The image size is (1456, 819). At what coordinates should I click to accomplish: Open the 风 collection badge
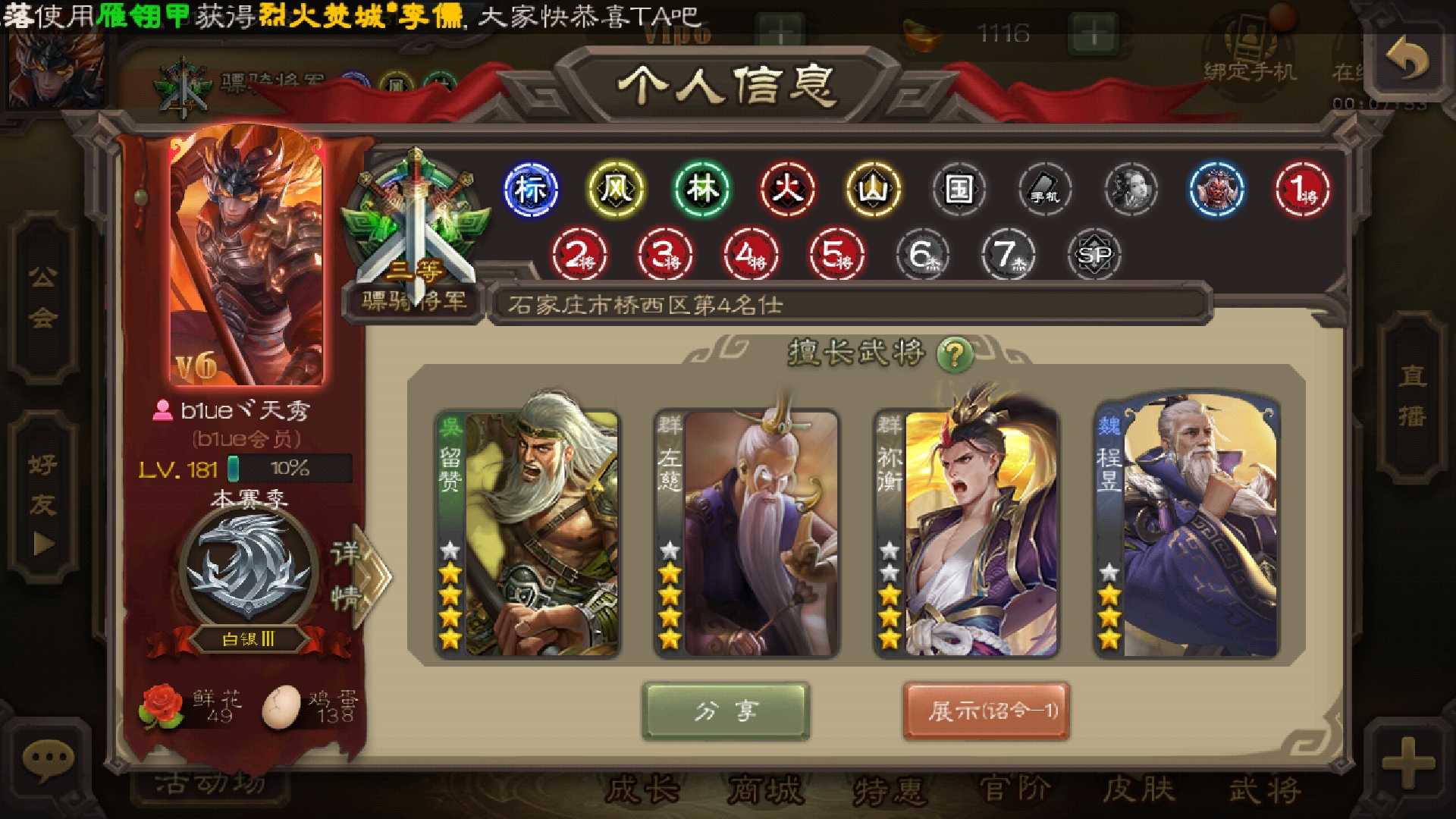pos(614,190)
